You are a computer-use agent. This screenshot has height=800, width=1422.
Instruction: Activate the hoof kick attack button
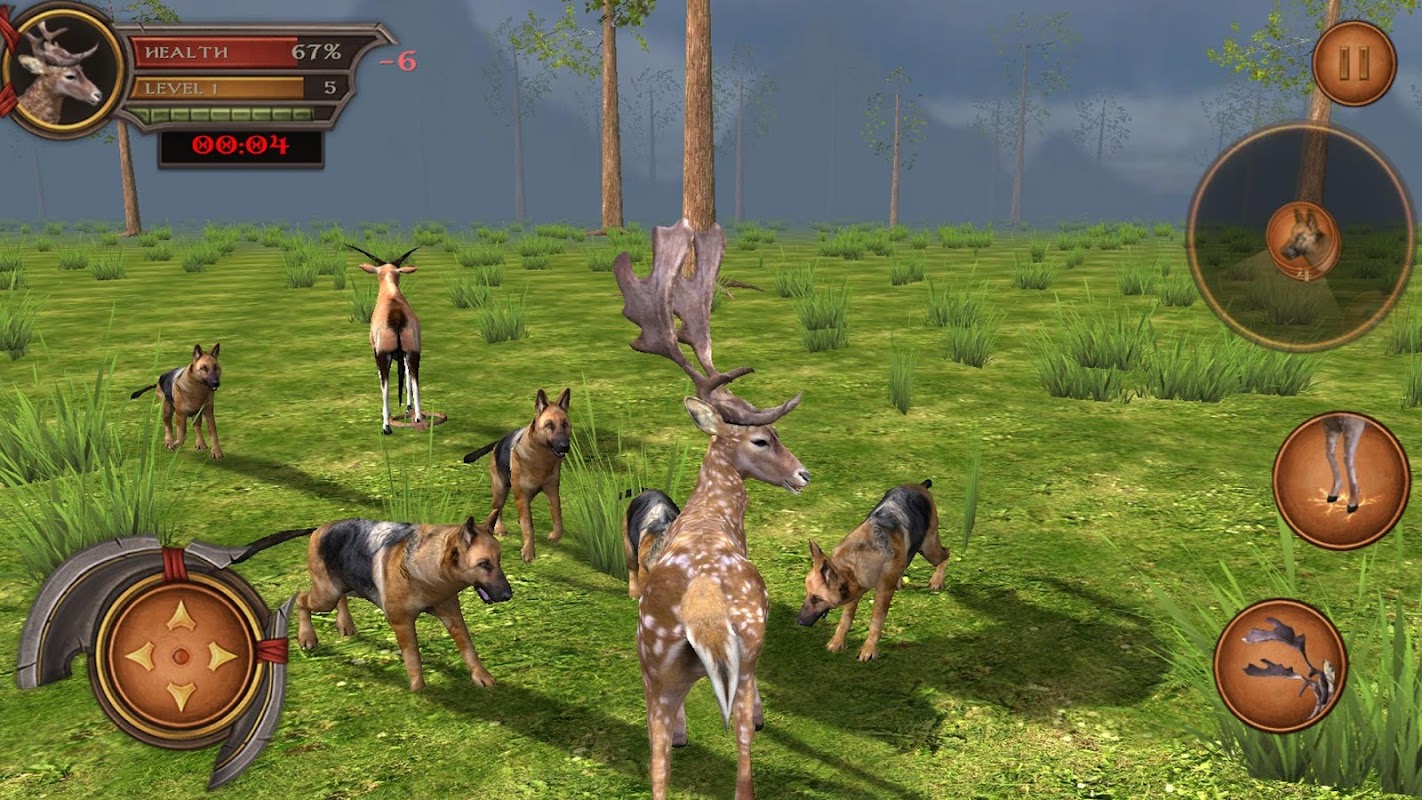click(x=1340, y=480)
